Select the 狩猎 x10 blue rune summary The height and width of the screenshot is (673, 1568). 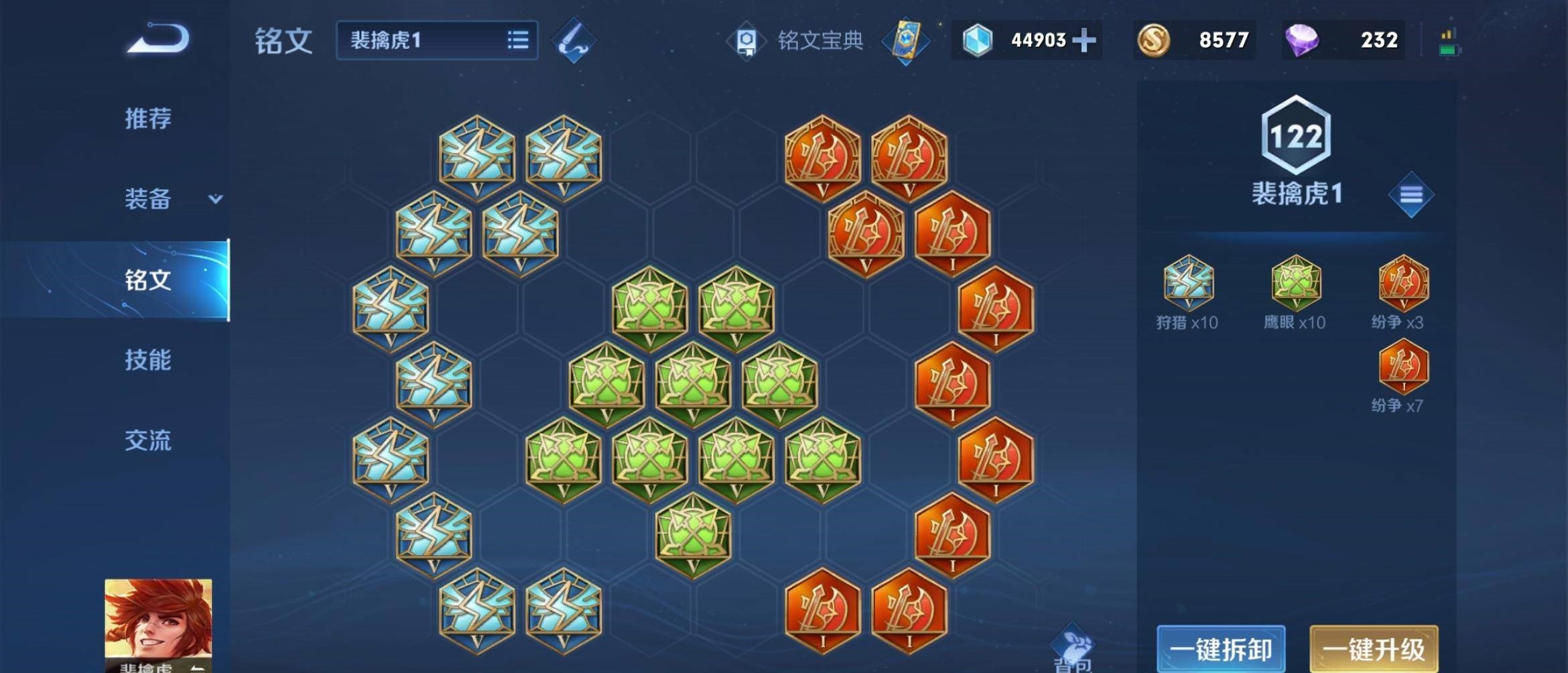(x=1188, y=292)
